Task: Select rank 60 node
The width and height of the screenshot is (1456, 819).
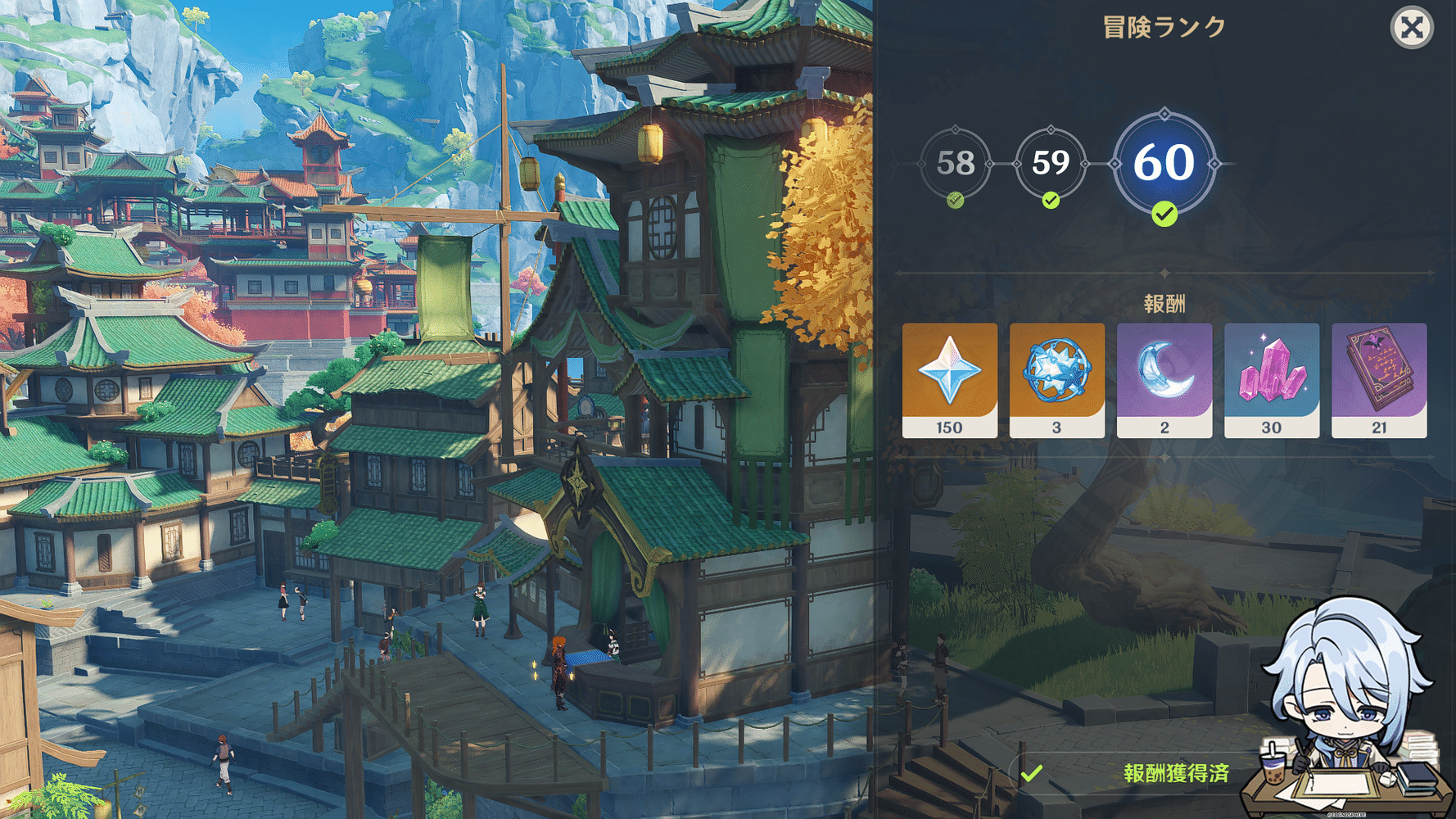Action: [x=1164, y=163]
